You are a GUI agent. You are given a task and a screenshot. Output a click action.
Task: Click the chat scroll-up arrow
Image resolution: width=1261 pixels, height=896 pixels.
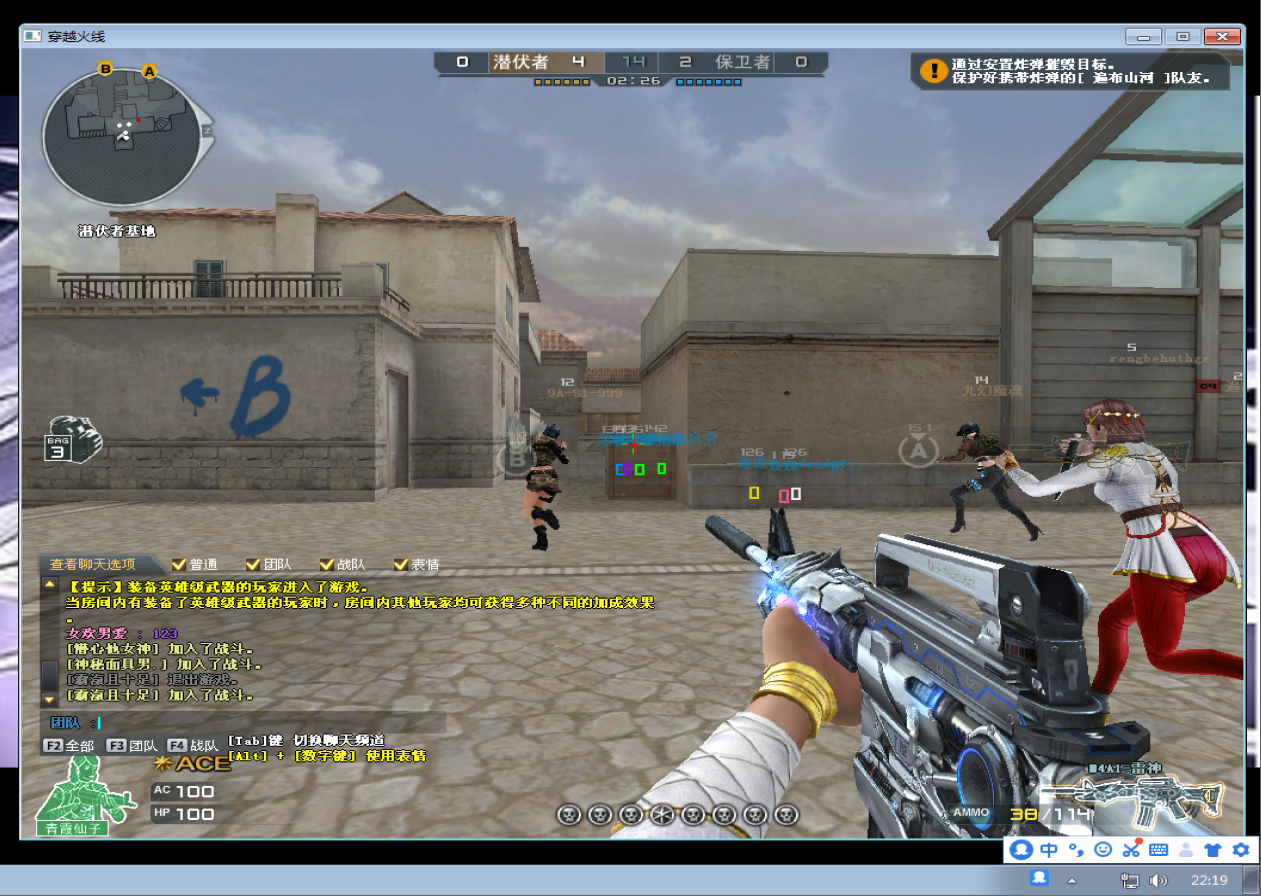click(x=49, y=583)
